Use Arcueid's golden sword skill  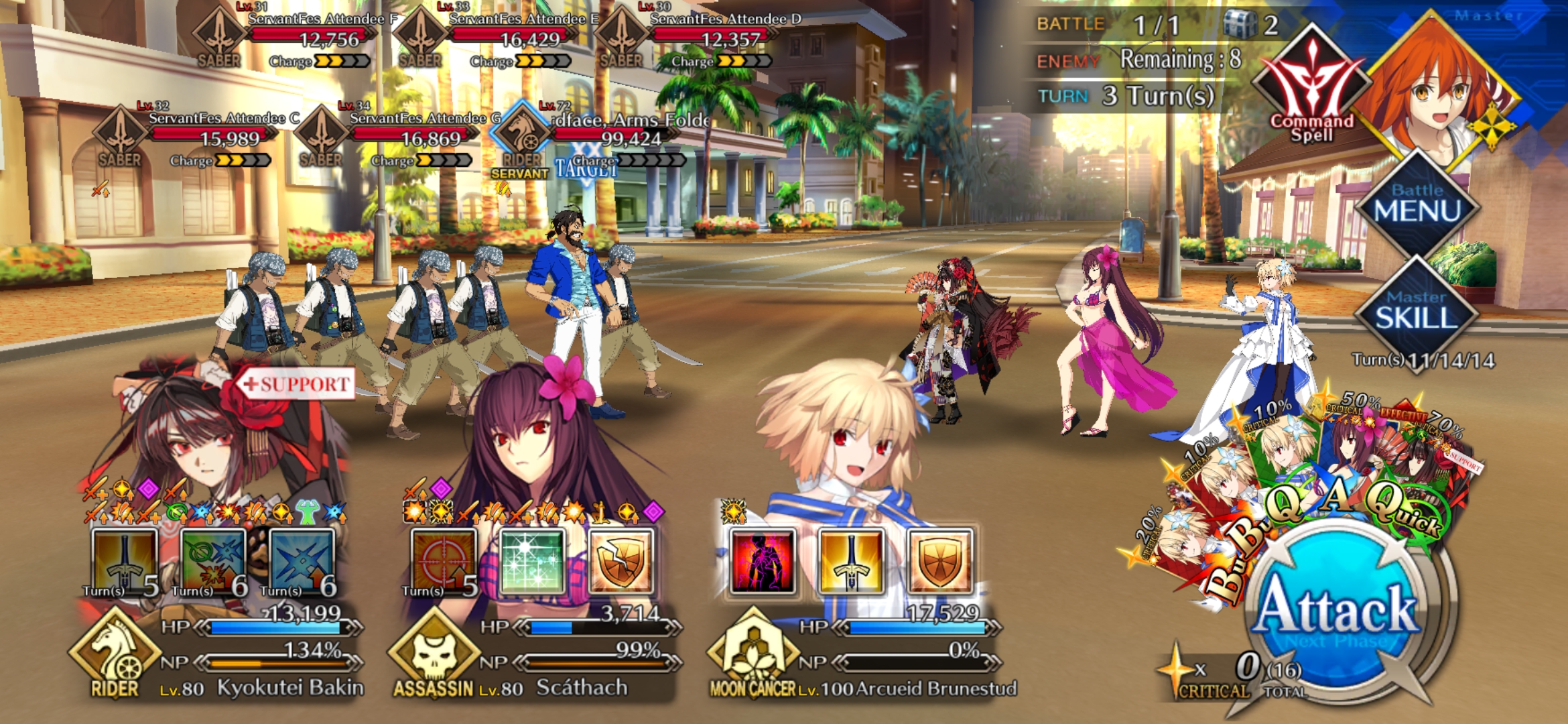(x=851, y=562)
